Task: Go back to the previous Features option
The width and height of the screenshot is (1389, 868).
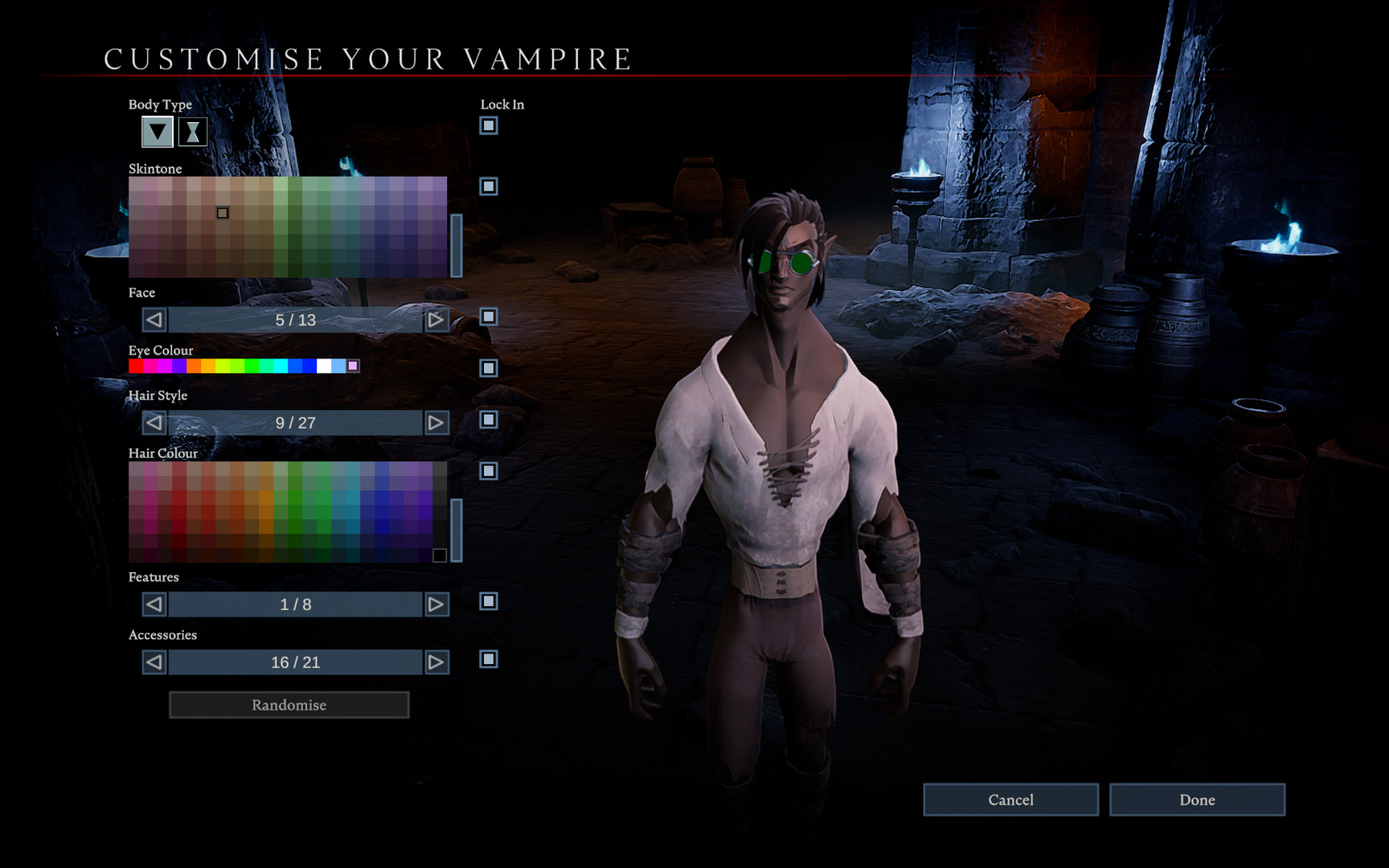Action: tap(153, 604)
